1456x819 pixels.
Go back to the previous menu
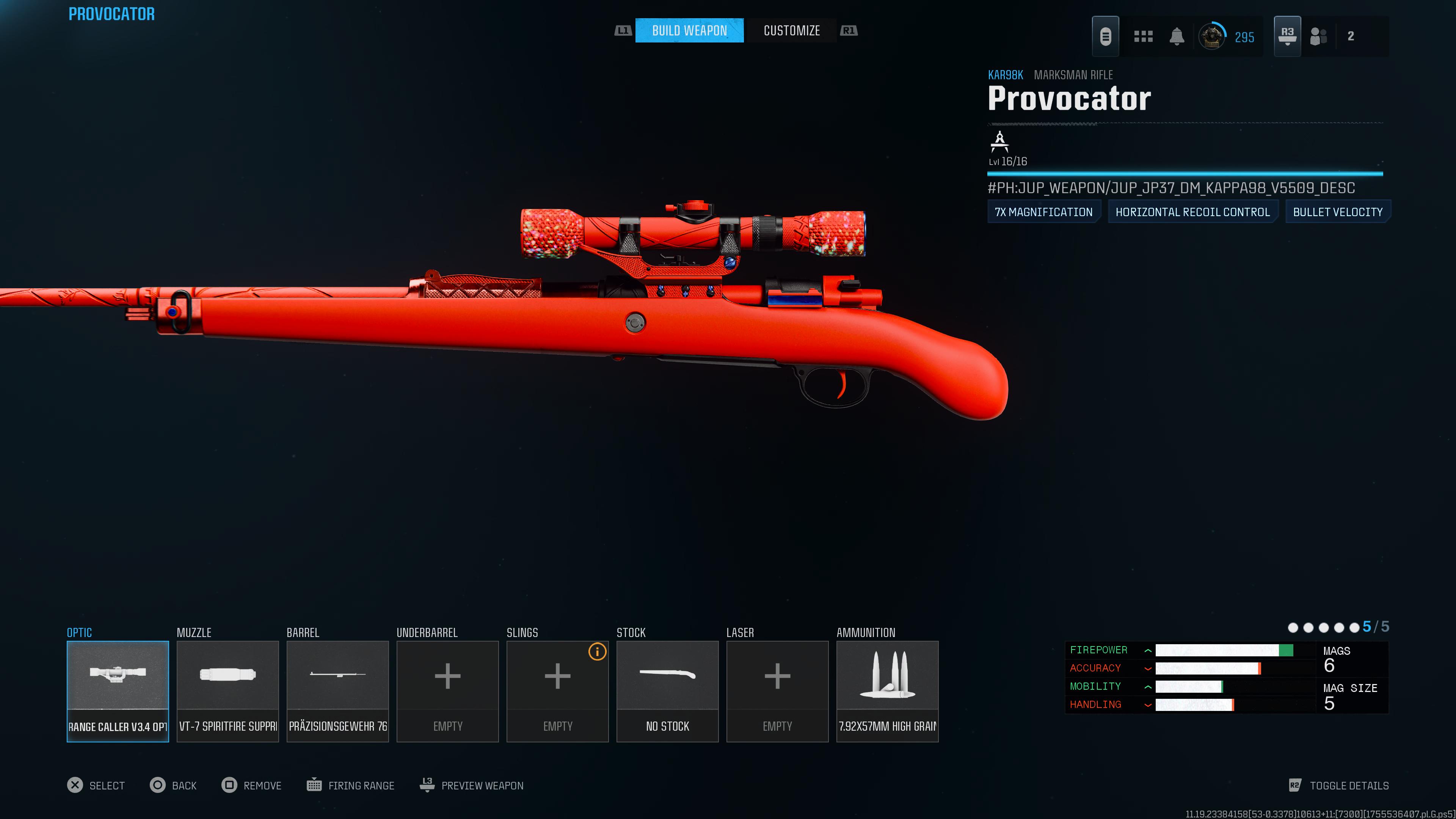click(173, 785)
